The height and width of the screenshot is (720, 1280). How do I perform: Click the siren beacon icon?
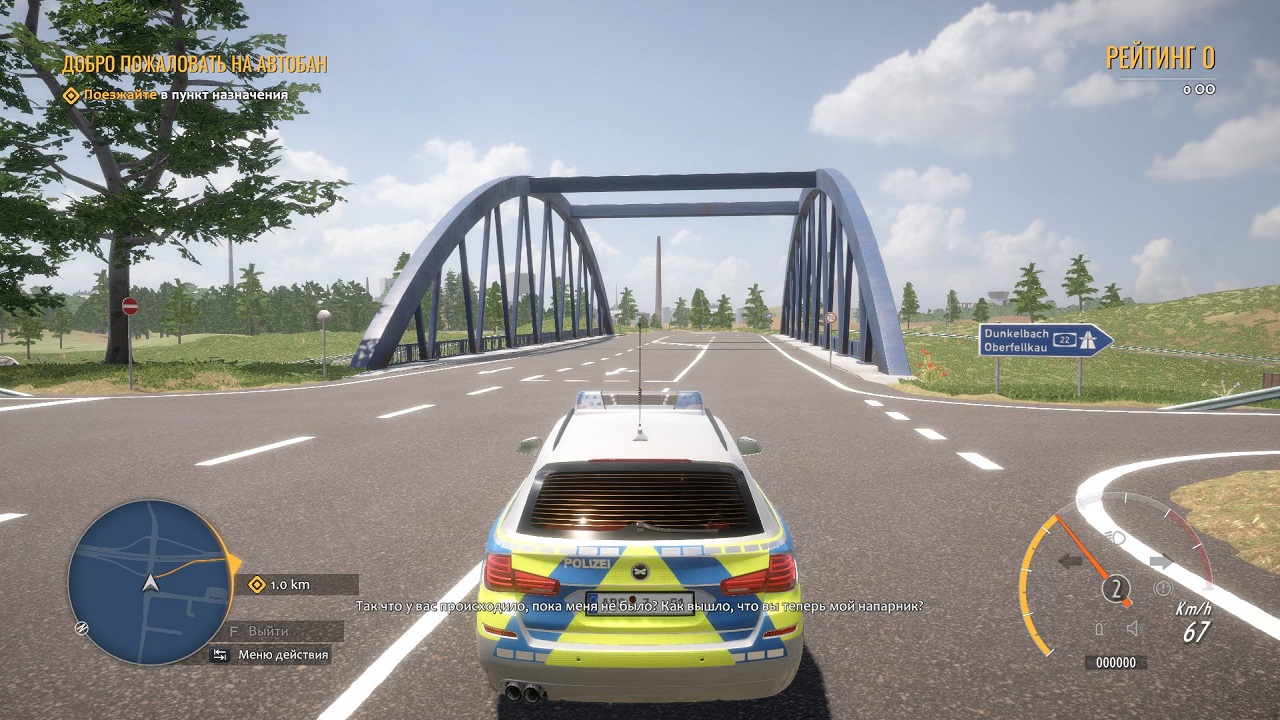[1099, 627]
